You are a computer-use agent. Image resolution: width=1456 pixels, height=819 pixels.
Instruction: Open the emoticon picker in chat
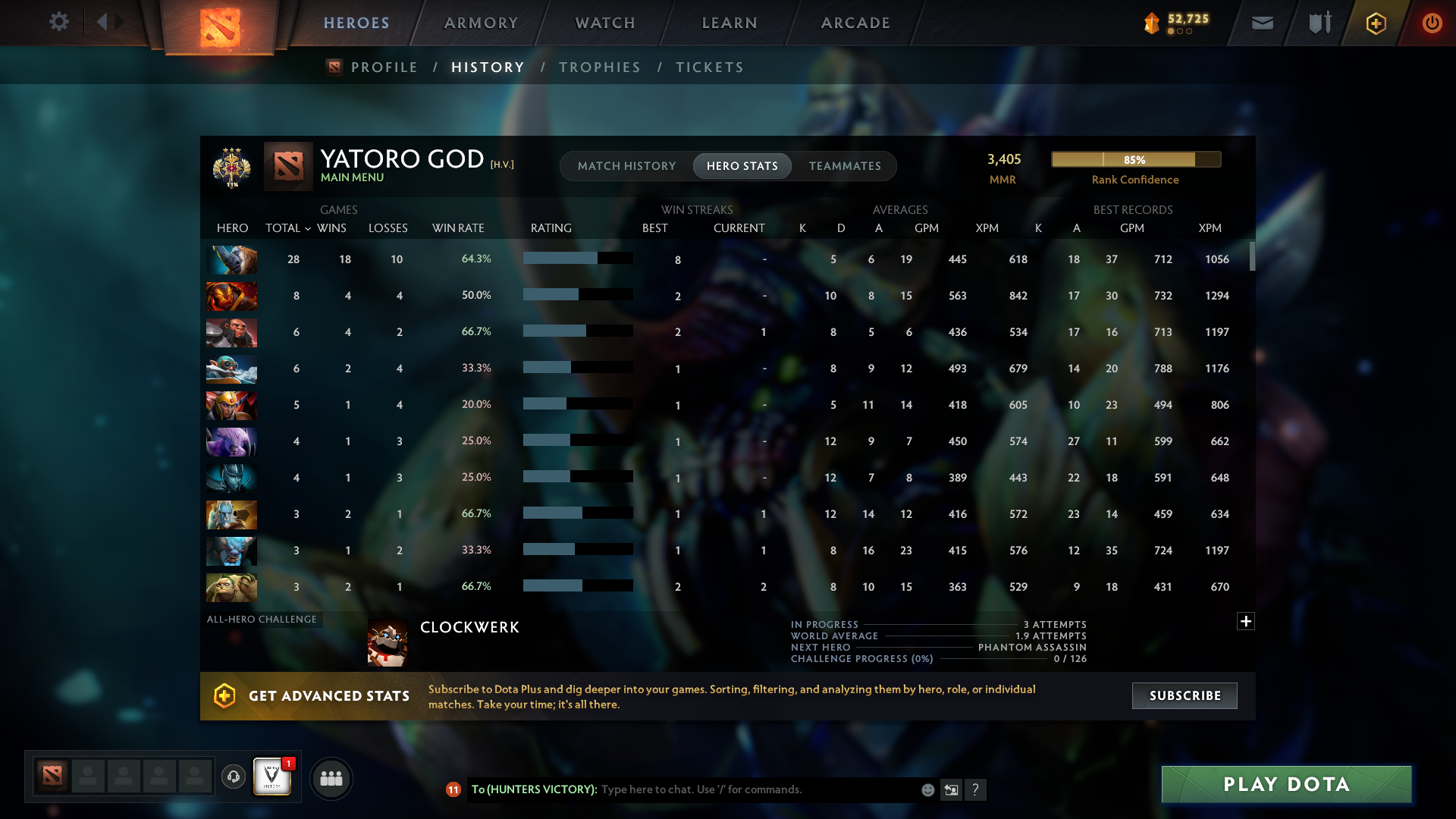pyautogui.click(x=927, y=789)
